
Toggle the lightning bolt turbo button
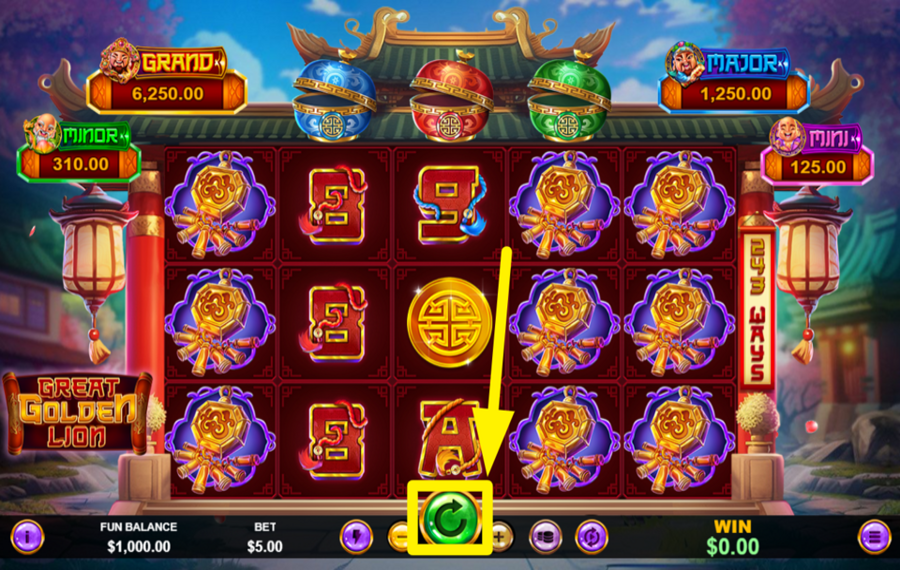click(x=357, y=537)
